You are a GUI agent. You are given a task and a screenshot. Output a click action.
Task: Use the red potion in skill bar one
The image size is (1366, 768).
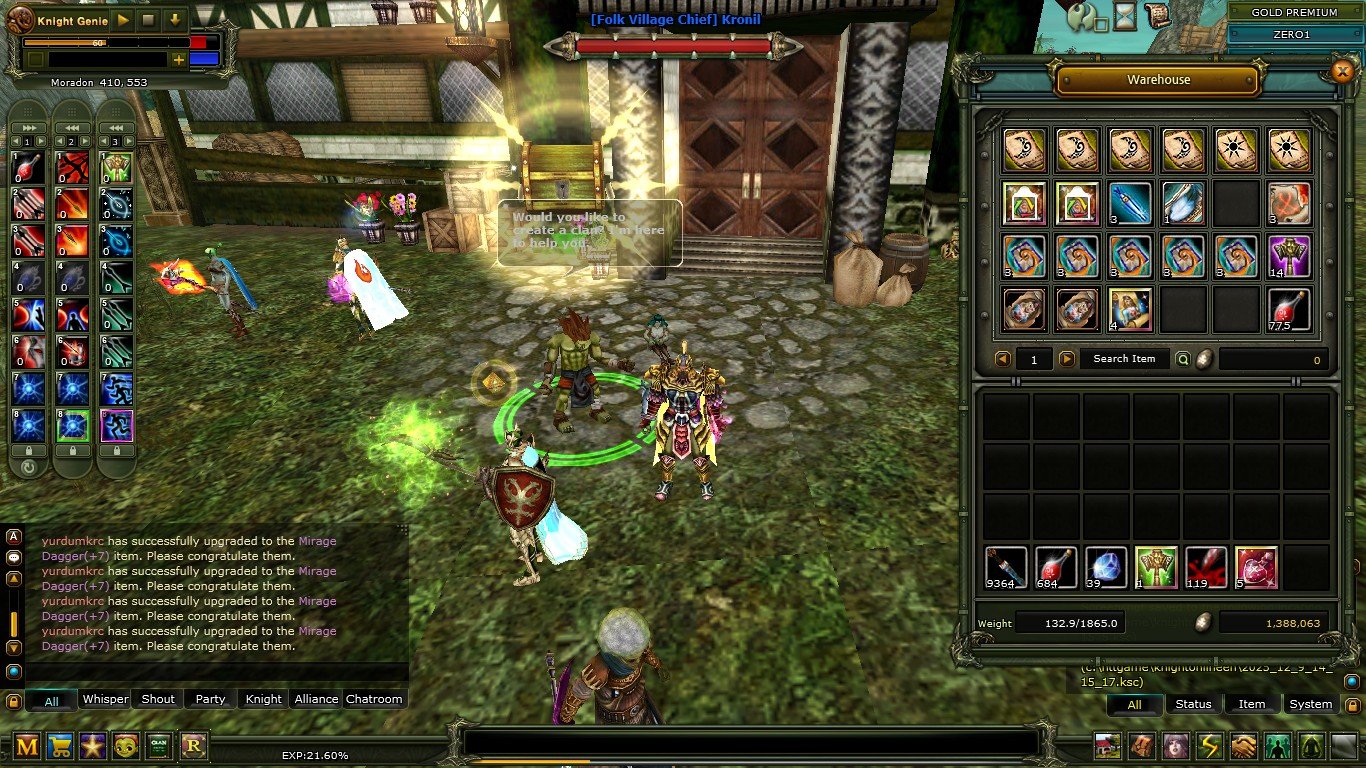click(x=27, y=166)
